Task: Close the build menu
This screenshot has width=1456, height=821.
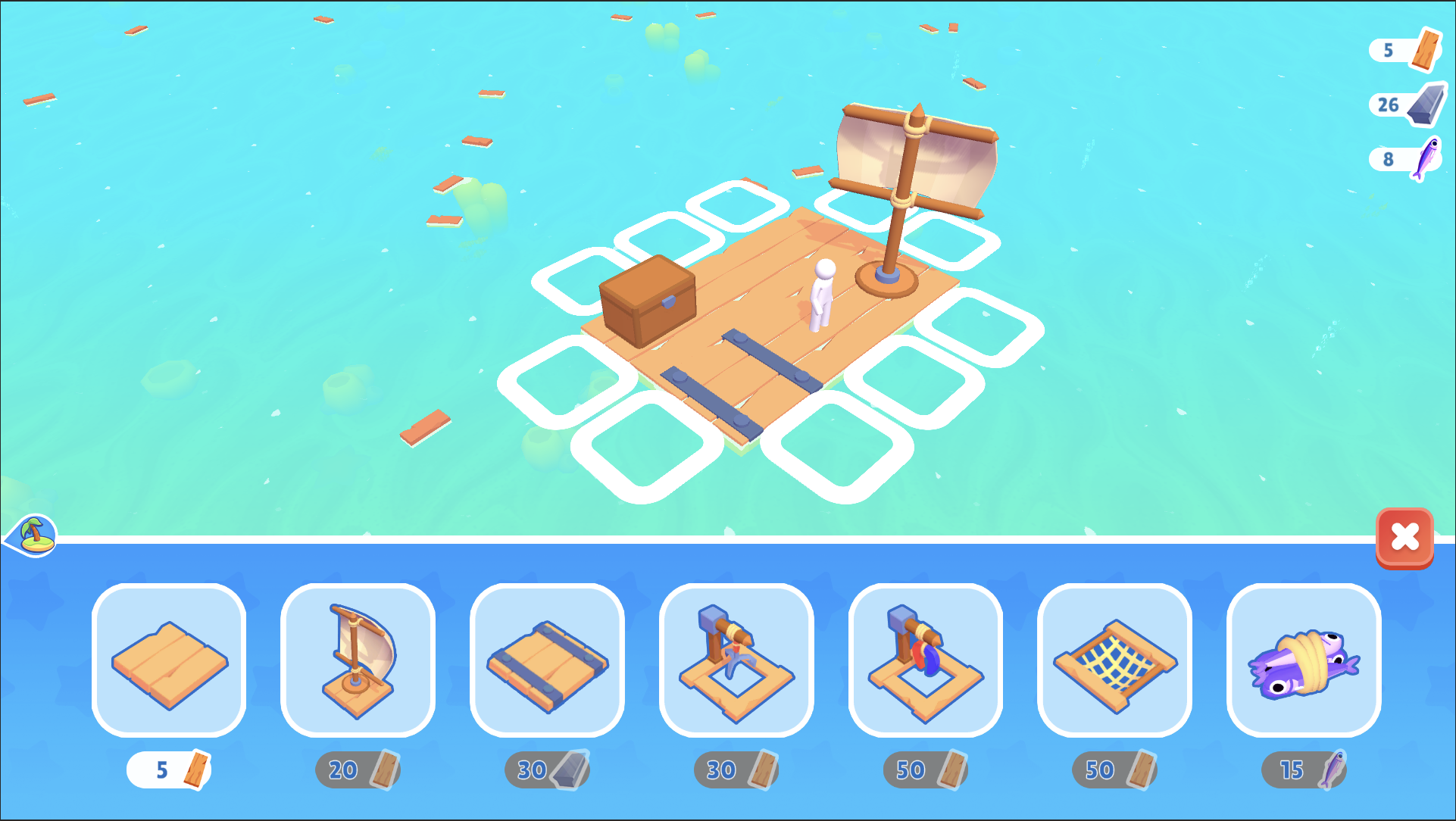Action: (x=1405, y=538)
